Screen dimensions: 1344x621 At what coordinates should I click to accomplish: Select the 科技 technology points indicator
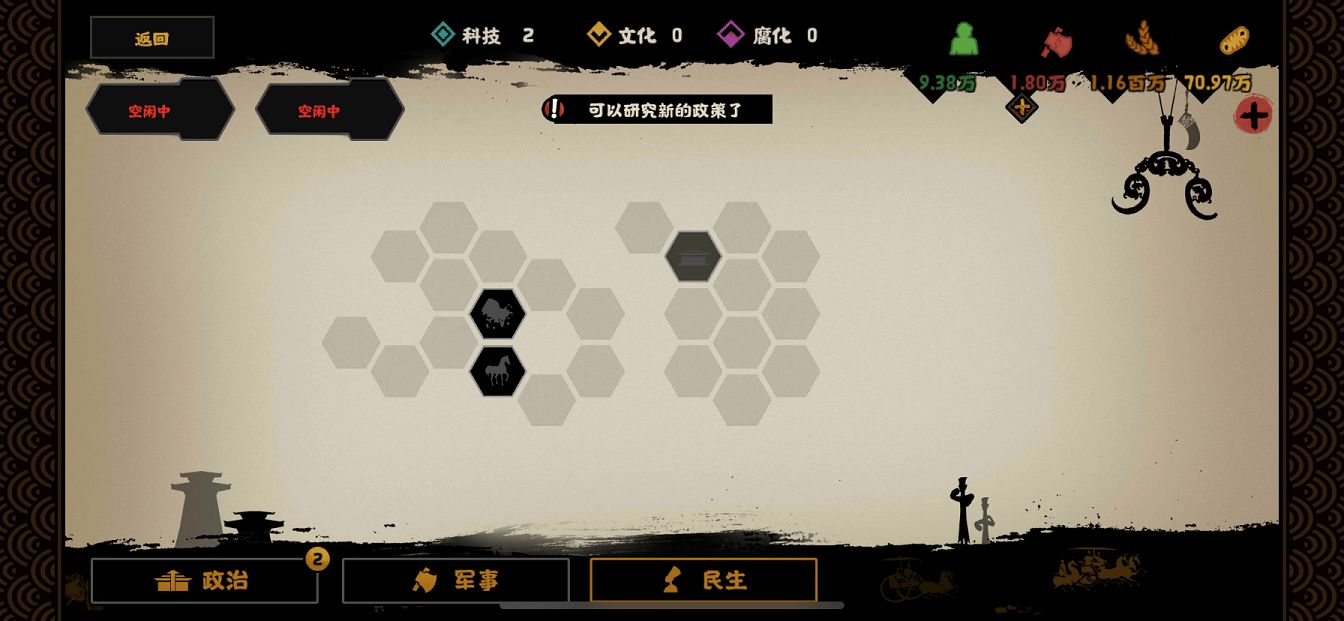(x=483, y=36)
